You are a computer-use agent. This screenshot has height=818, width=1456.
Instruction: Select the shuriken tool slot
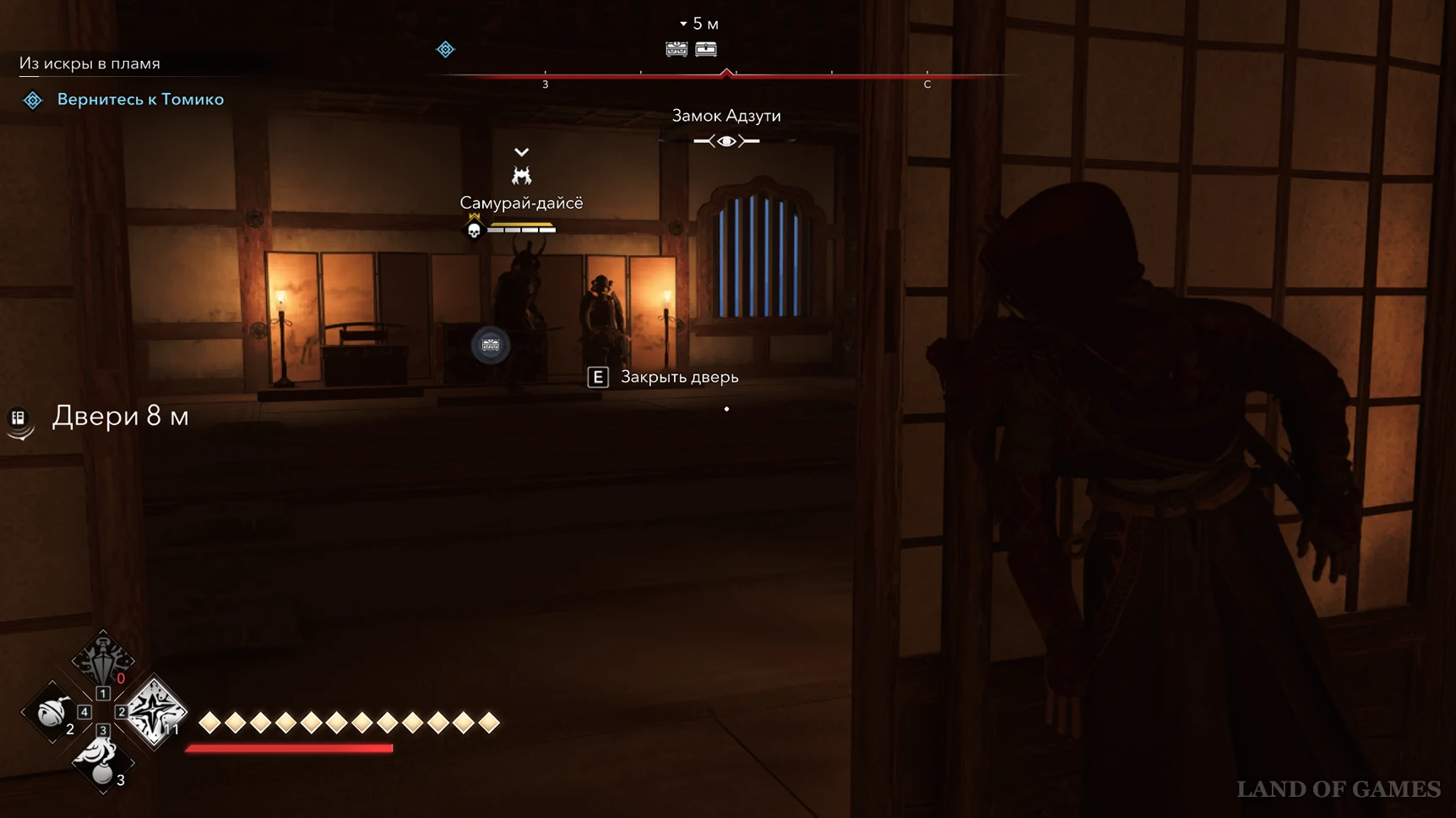155,712
